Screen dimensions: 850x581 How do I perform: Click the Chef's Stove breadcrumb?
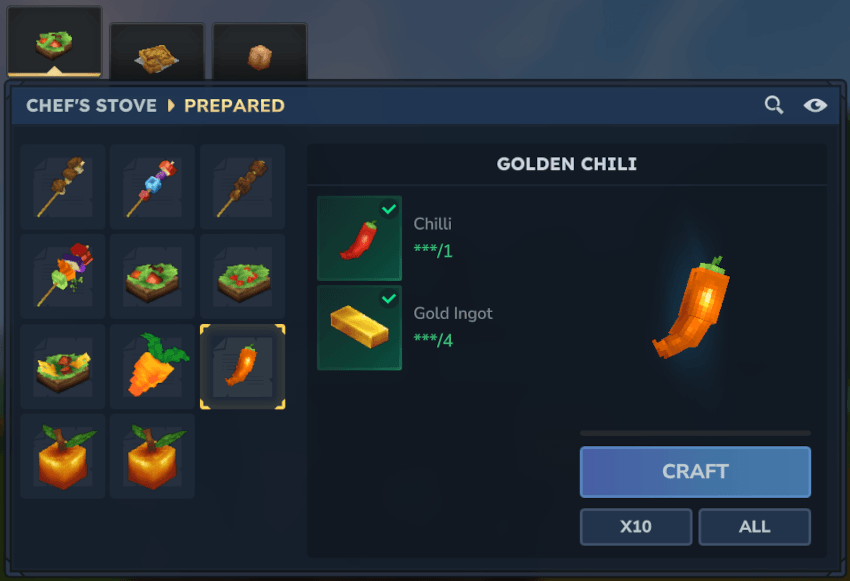point(91,105)
